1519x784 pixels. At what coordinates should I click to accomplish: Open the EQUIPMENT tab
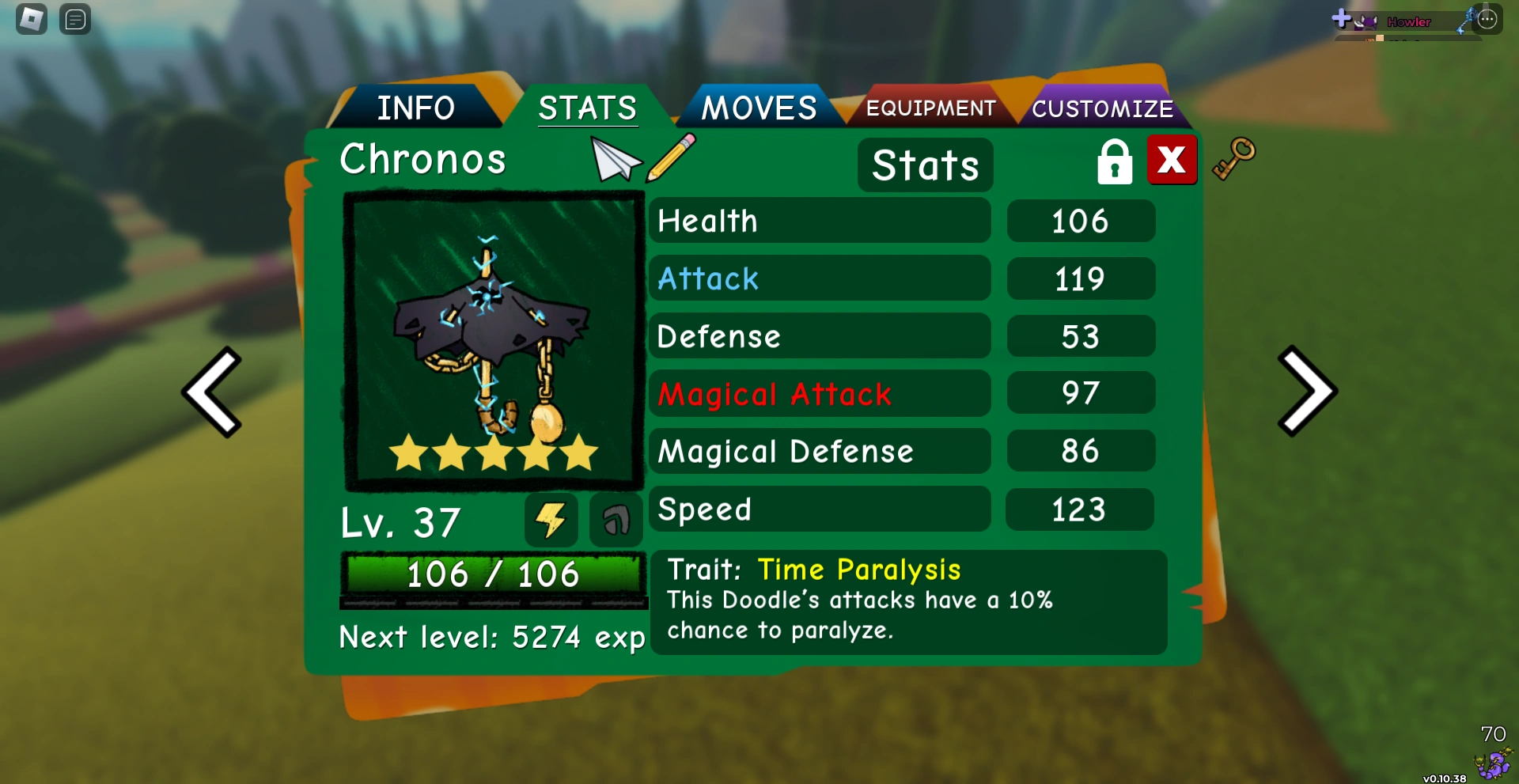click(x=931, y=108)
